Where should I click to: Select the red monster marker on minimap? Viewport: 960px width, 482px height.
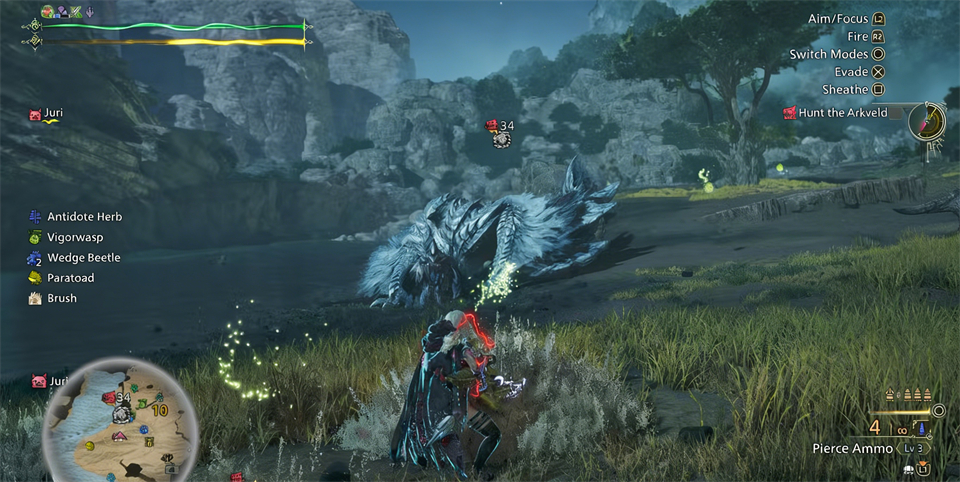109,398
